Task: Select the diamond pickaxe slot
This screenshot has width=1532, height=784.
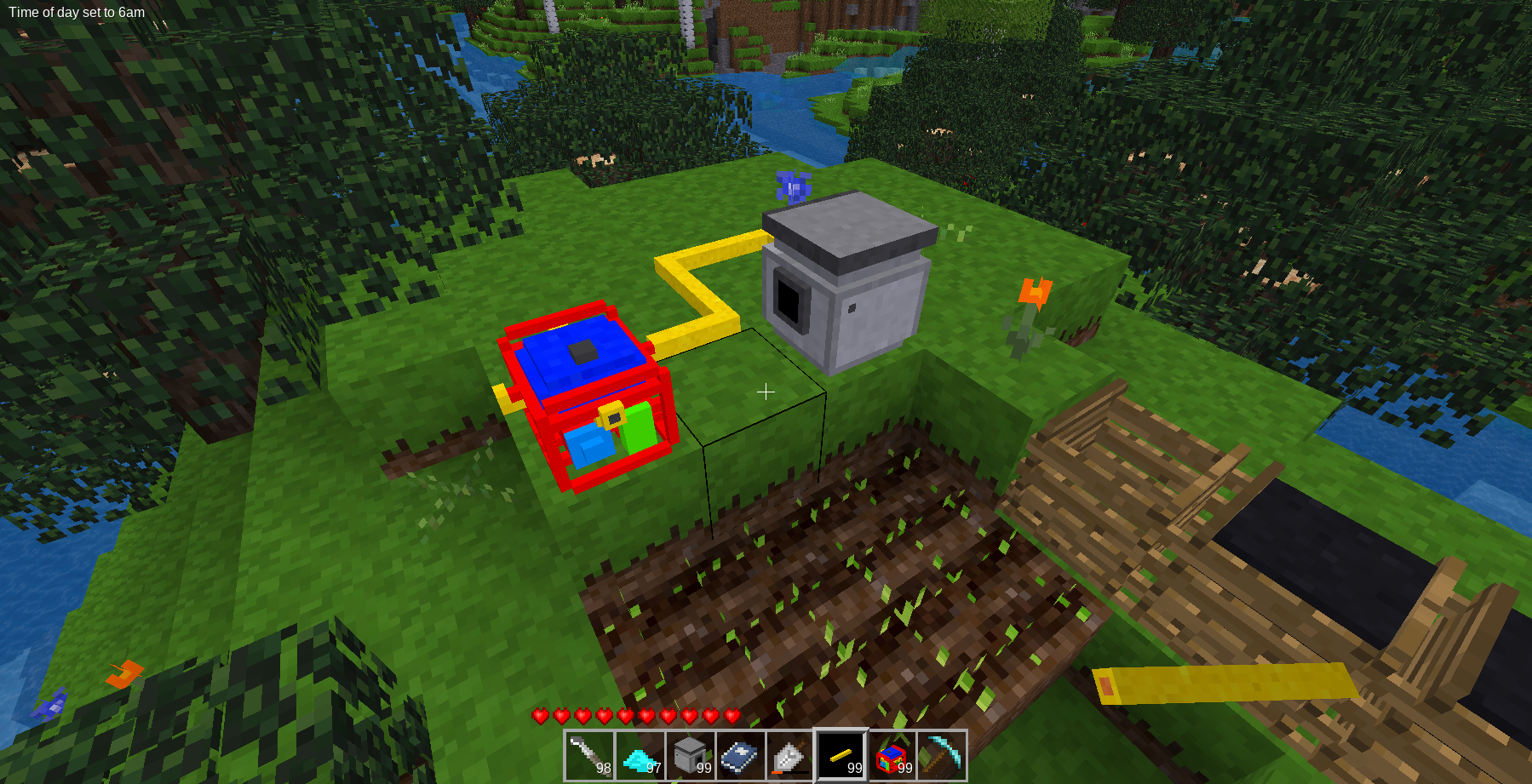Action: 942,755
